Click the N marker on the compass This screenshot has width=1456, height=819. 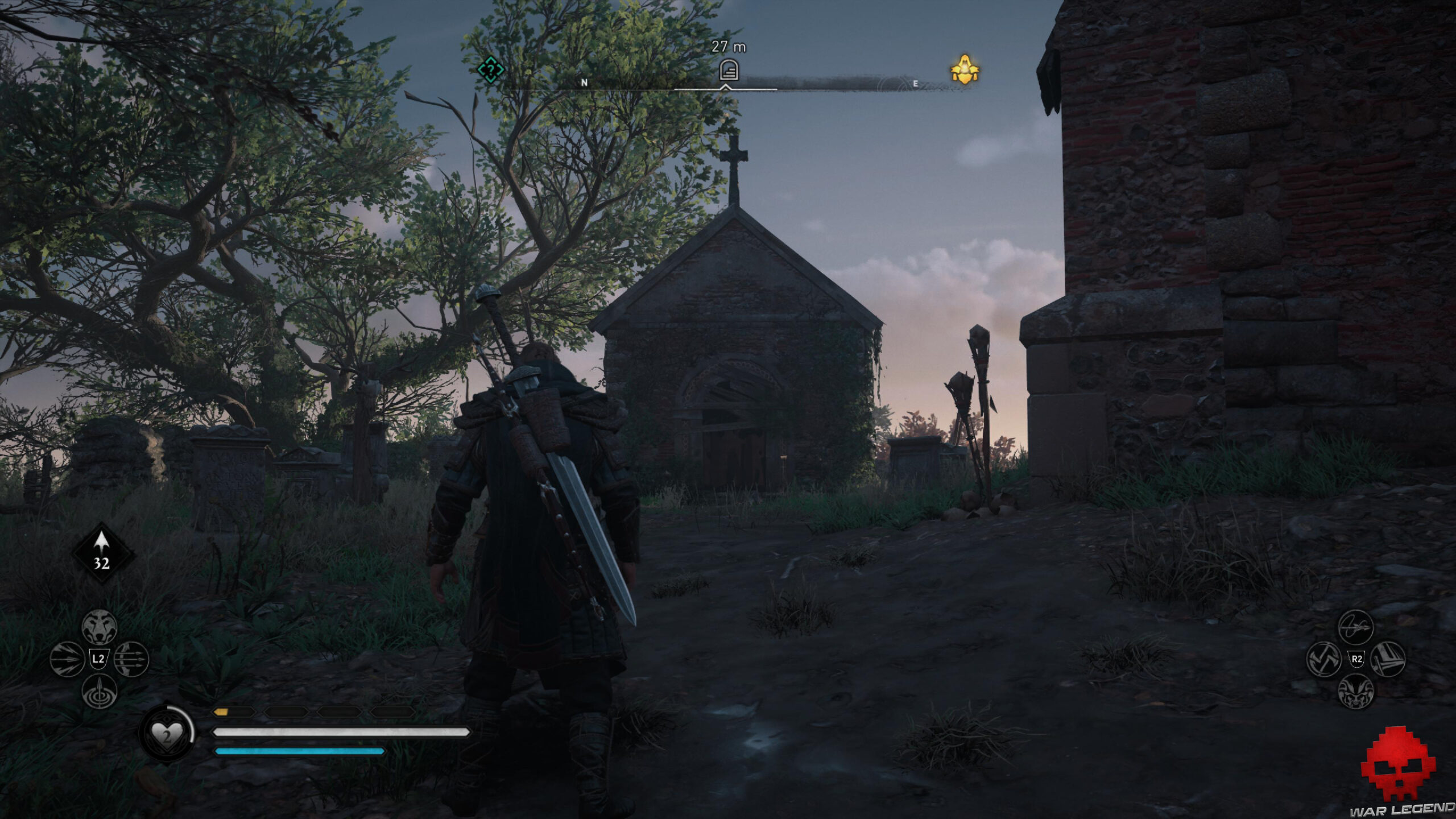(x=584, y=82)
